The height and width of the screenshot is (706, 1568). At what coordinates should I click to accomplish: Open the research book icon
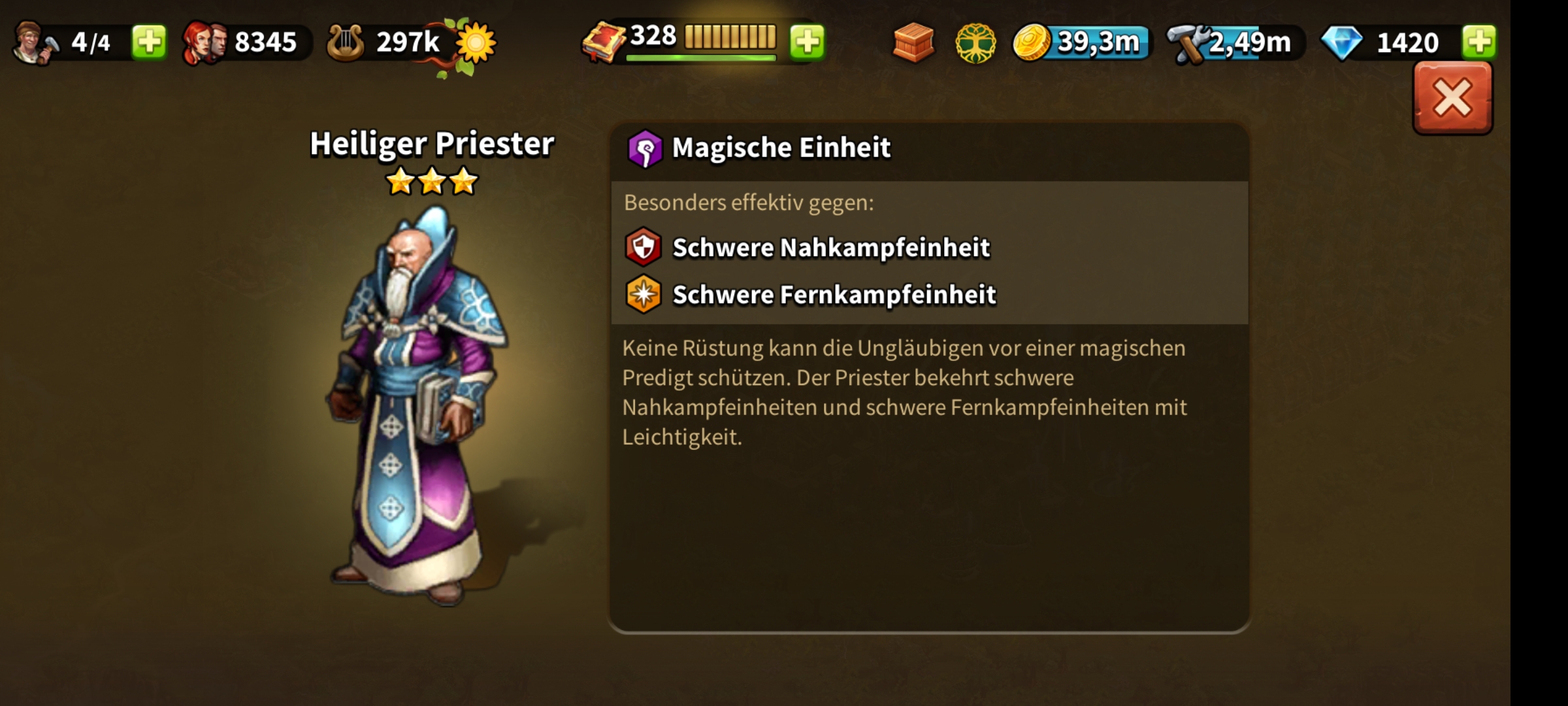pos(604,42)
